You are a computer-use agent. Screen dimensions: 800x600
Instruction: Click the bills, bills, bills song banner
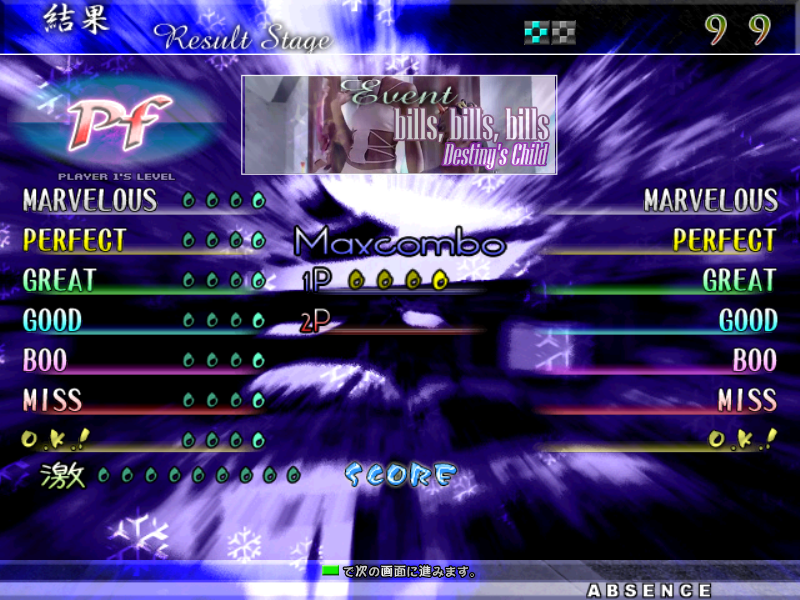399,125
